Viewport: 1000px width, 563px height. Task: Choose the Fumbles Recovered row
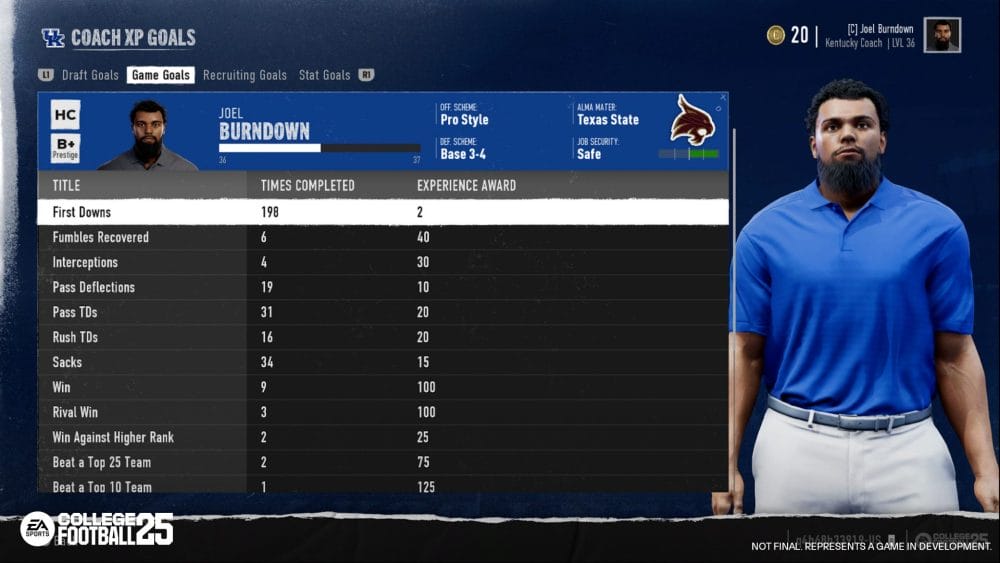382,237
